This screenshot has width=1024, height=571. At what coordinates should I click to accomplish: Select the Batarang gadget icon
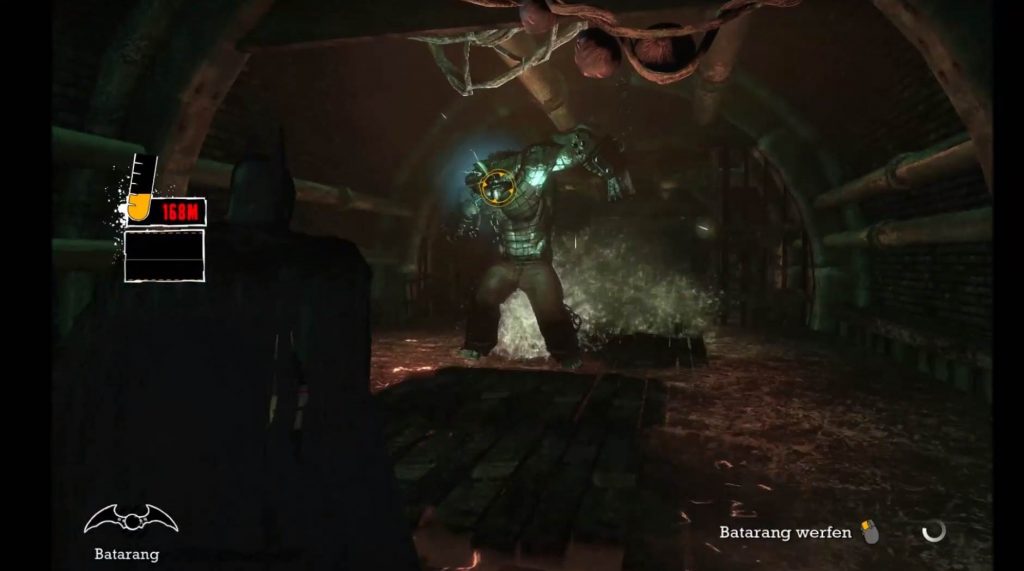(131, 519)
